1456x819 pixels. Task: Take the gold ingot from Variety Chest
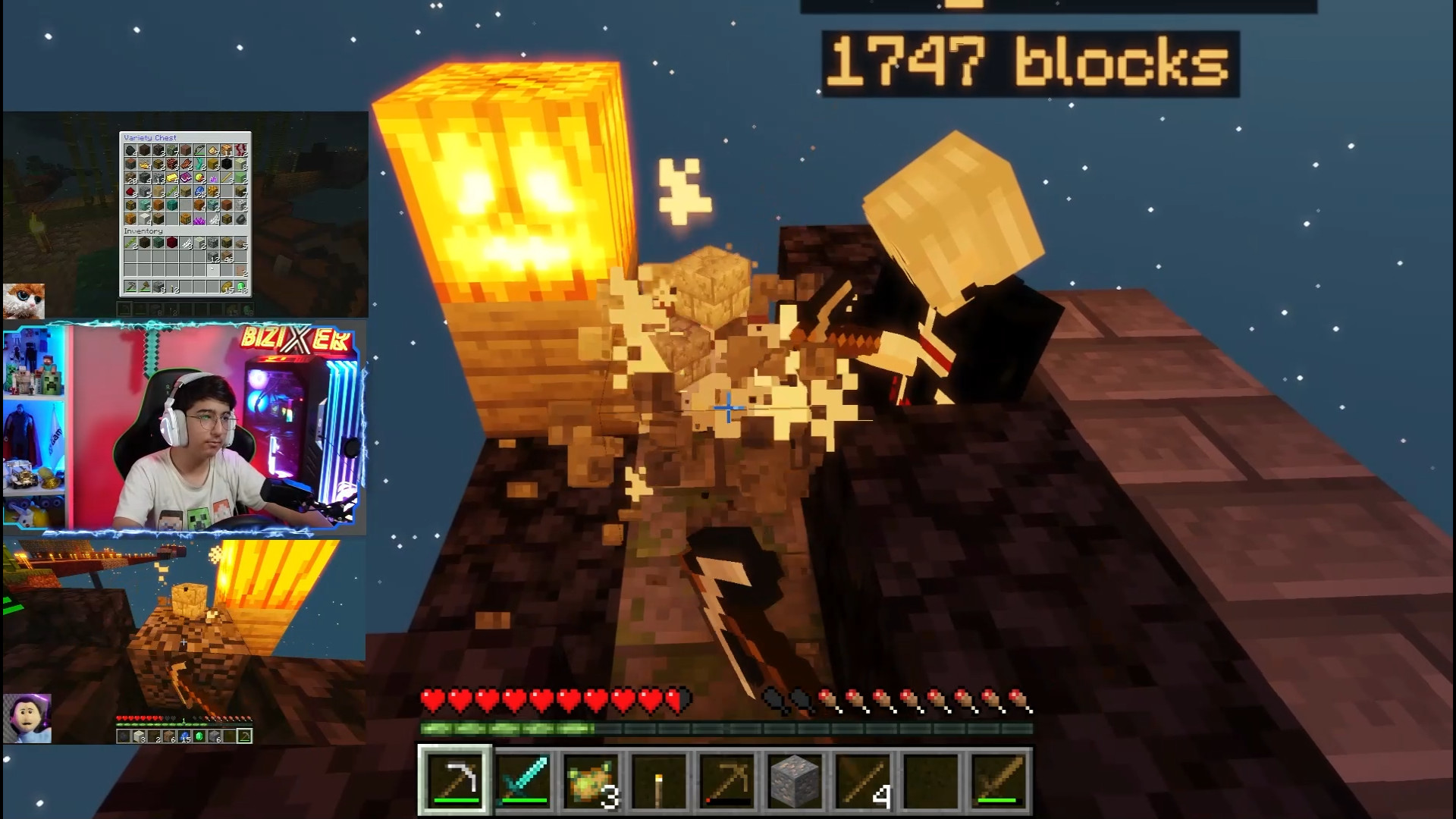click(172, 177)
